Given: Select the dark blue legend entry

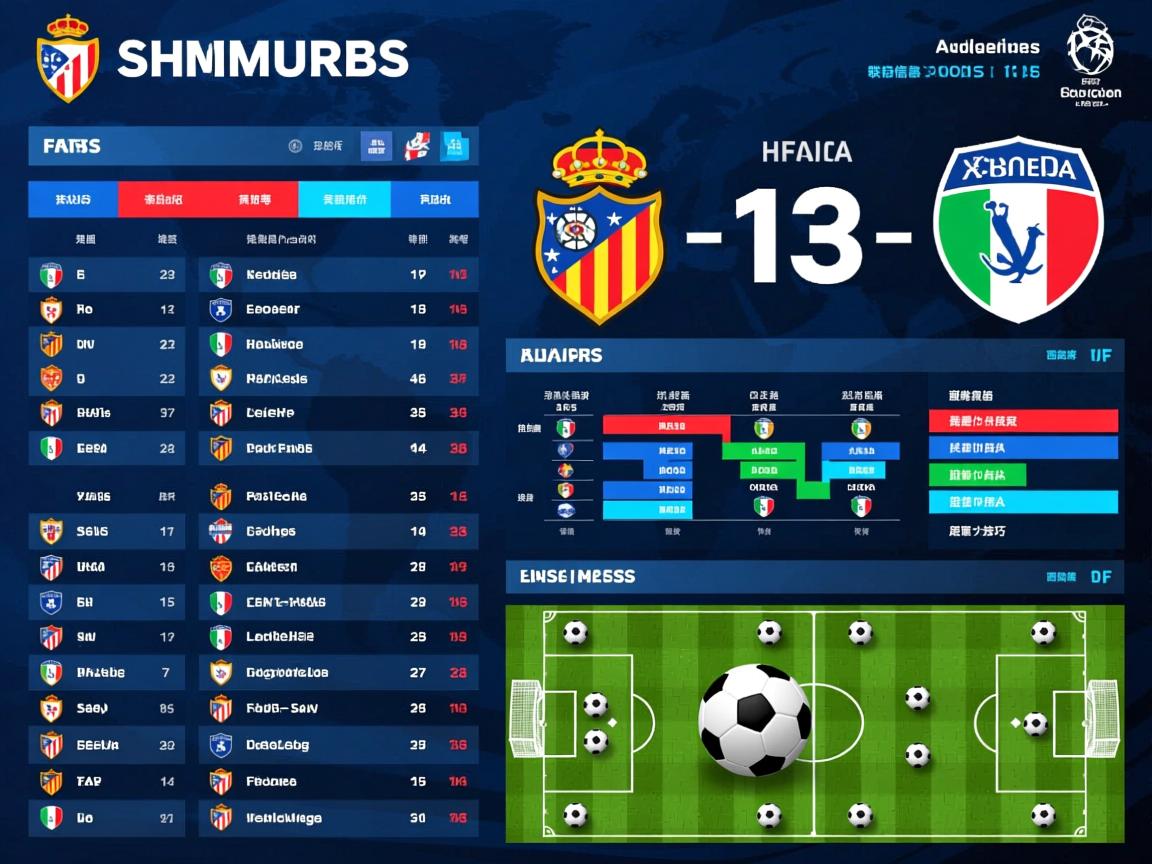Looking at the screenshot, I should pyautogui.click(x=1022, y=448).
